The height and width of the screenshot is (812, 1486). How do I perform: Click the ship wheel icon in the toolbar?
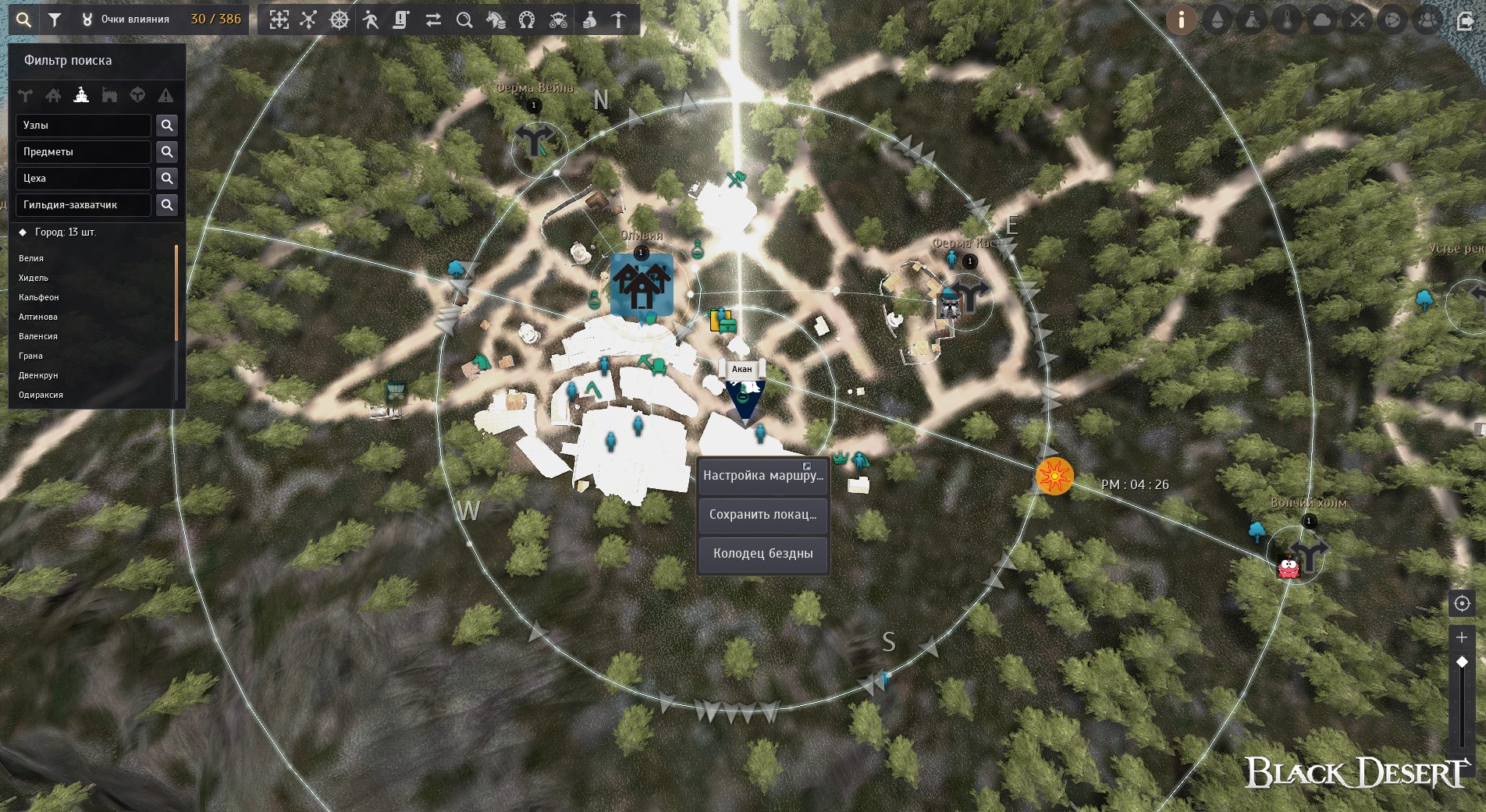point(340,20)
